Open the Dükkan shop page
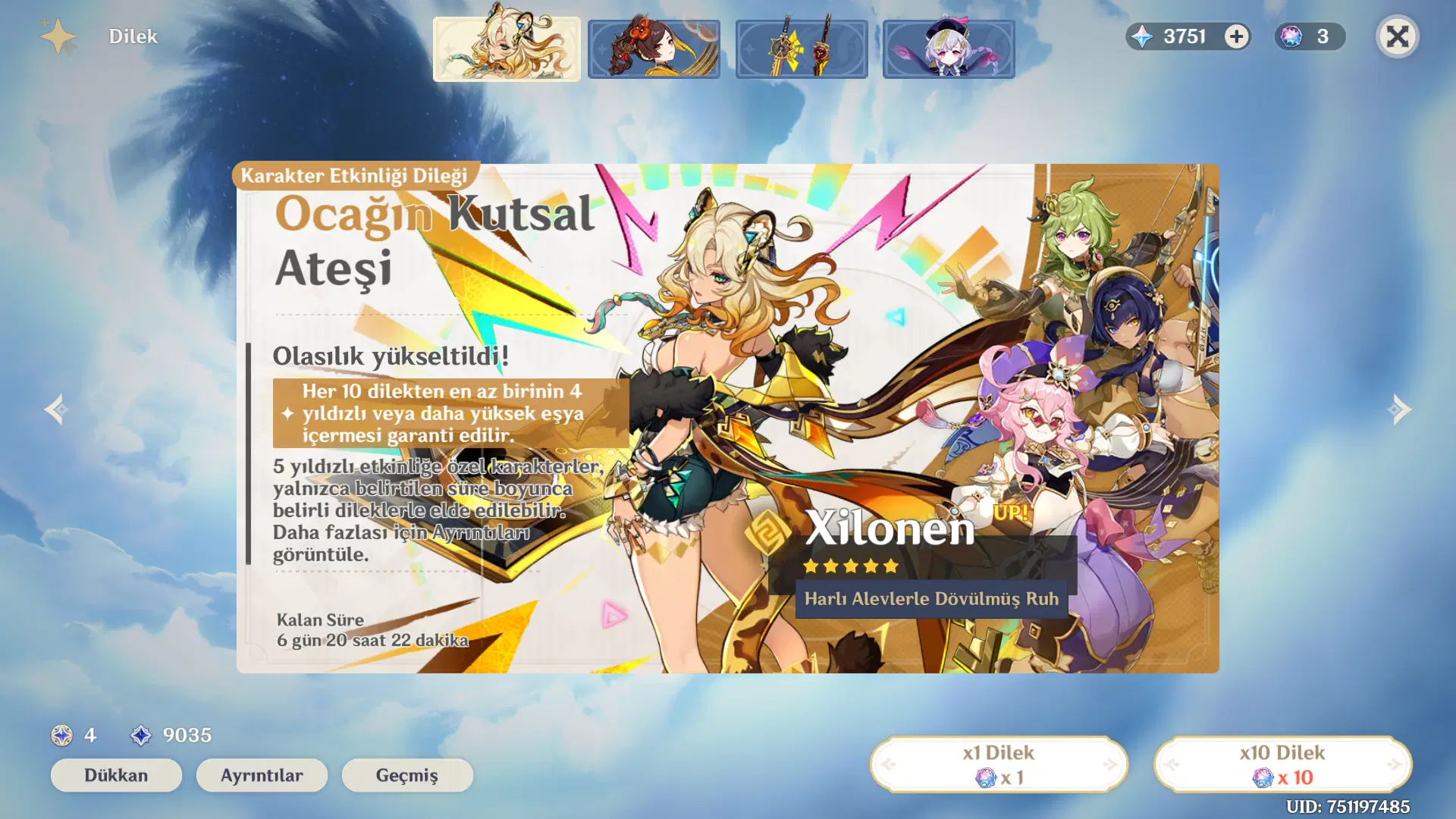Image resolution: width=1456 pixels, height=819 pixels. coord(115,775)
